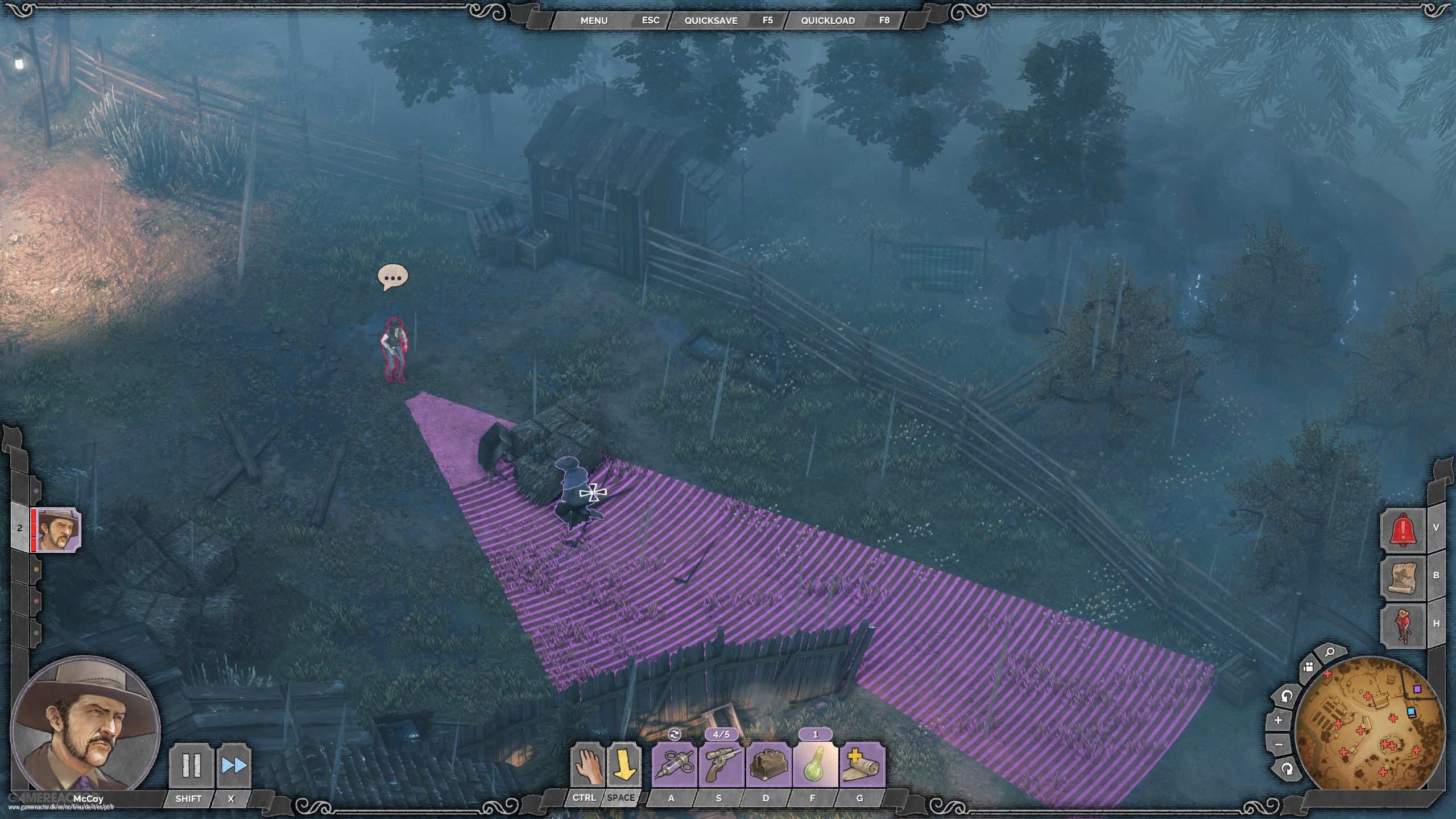Enable fast-forward with the X speed control
This screenshot has height=819, width=1456.
point(233,765)
